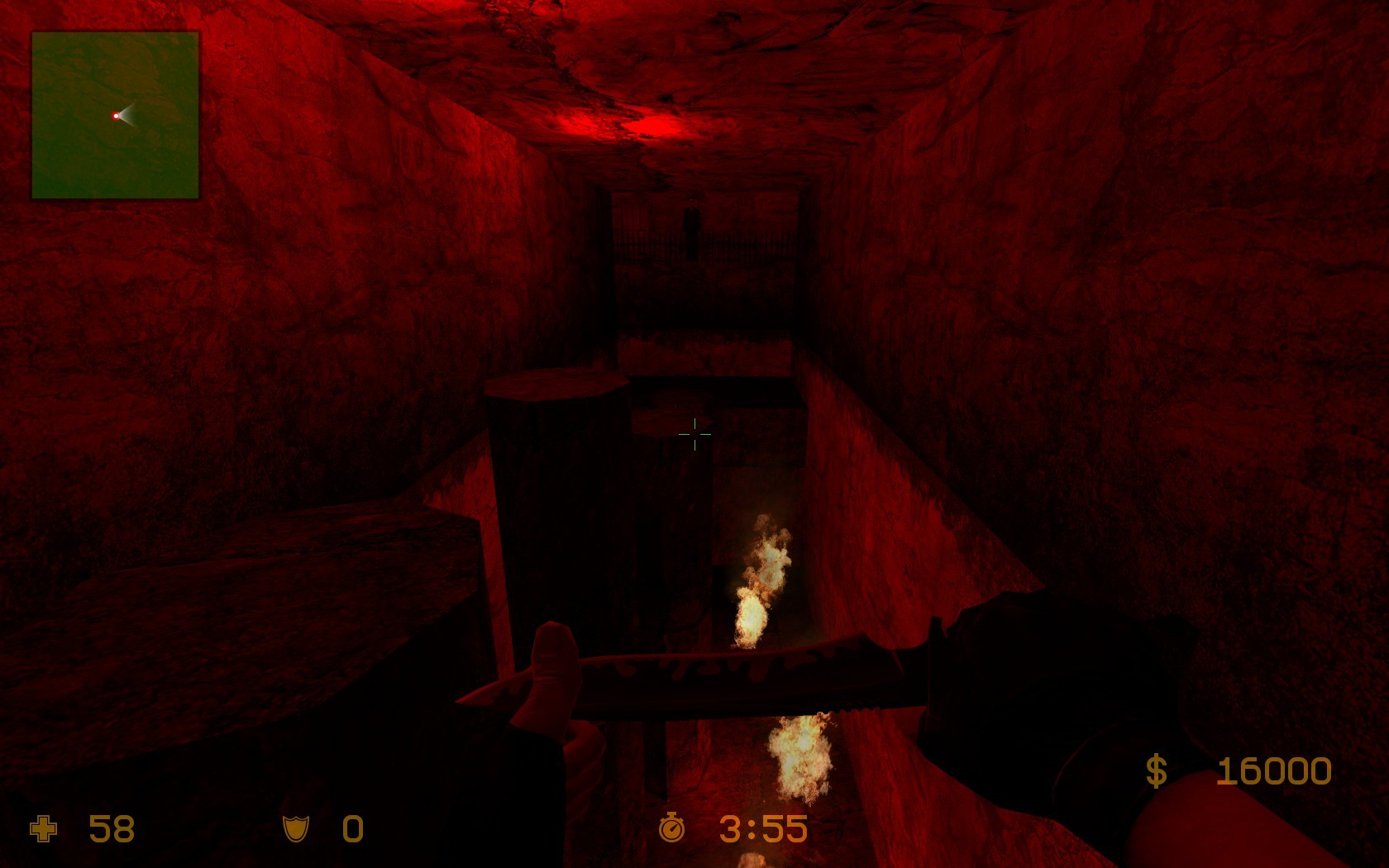1389x868 pixels.
Task: Toggle the radar minimap display
Action: pyautogui.click(x=114, y=115)
